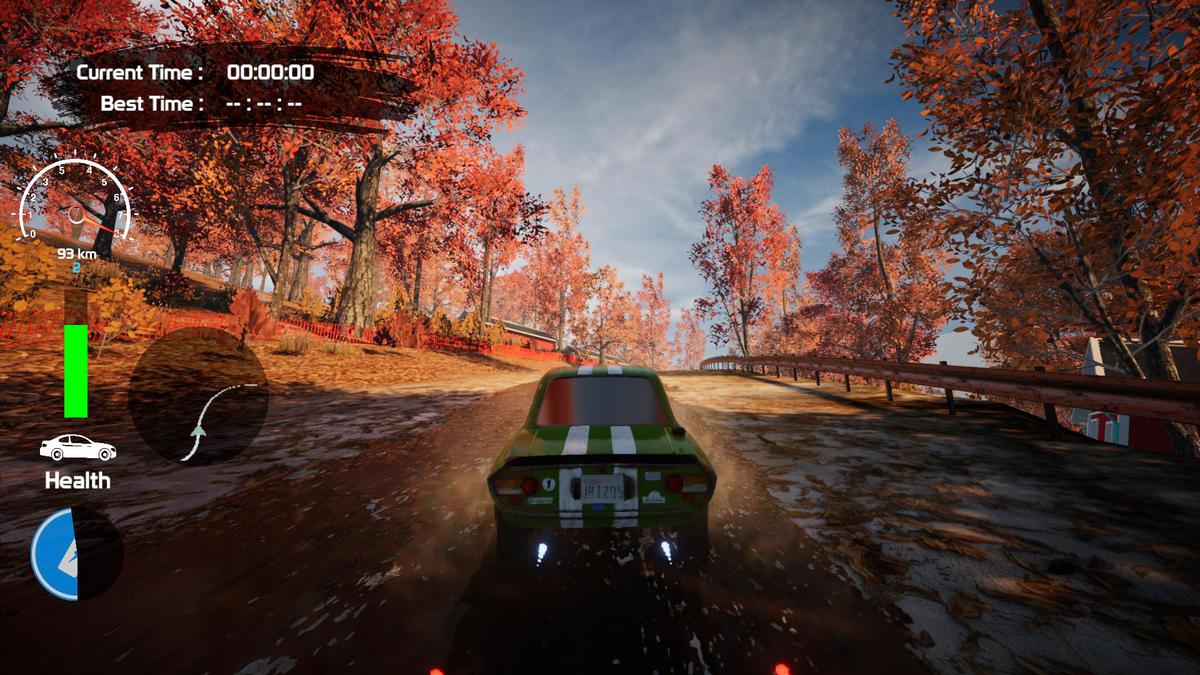Select the white car Health icon
The image size is (1200, 675).
77,448
